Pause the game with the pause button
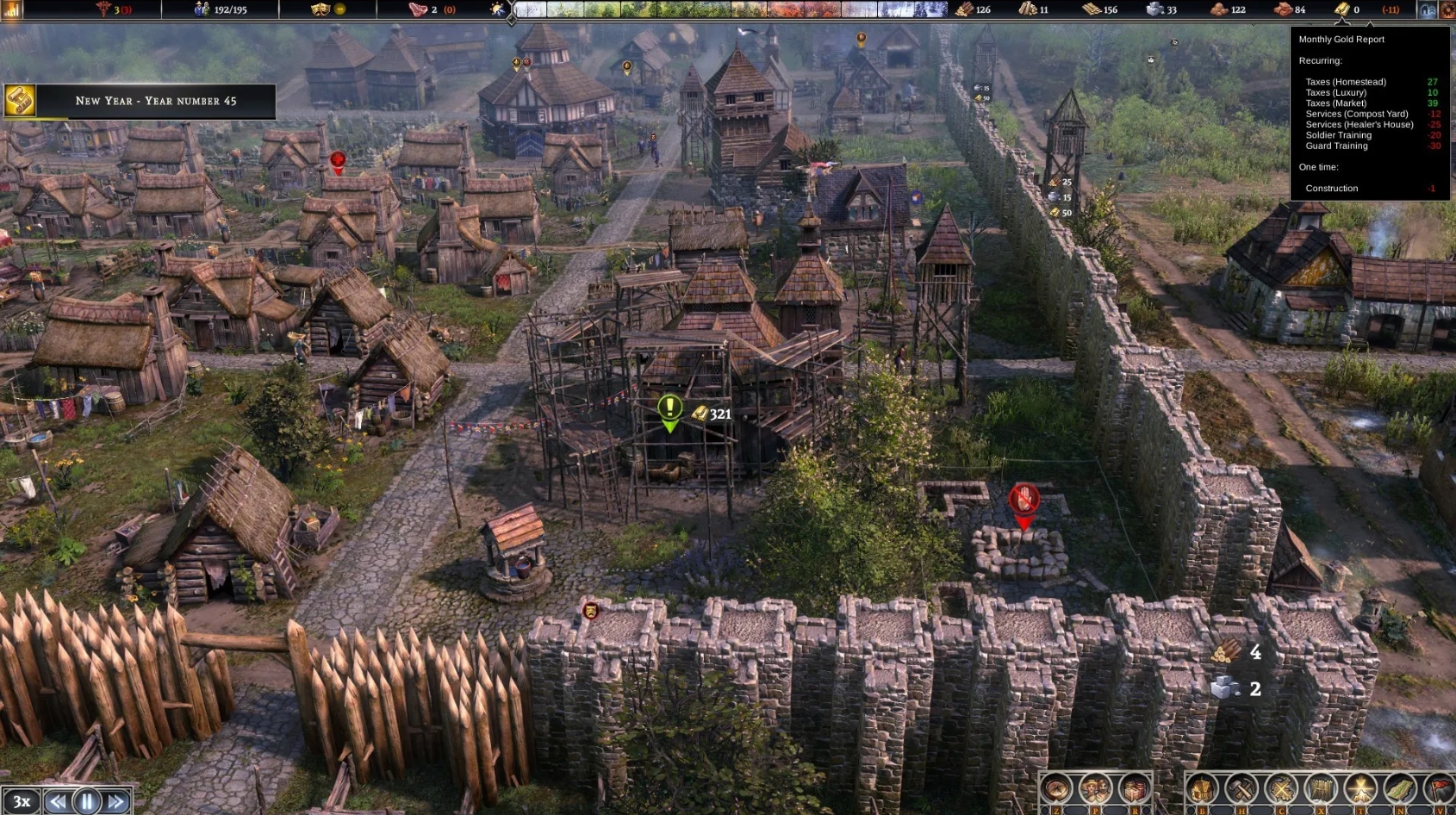The image size is (1456, 815). click(x=87, y=801)
